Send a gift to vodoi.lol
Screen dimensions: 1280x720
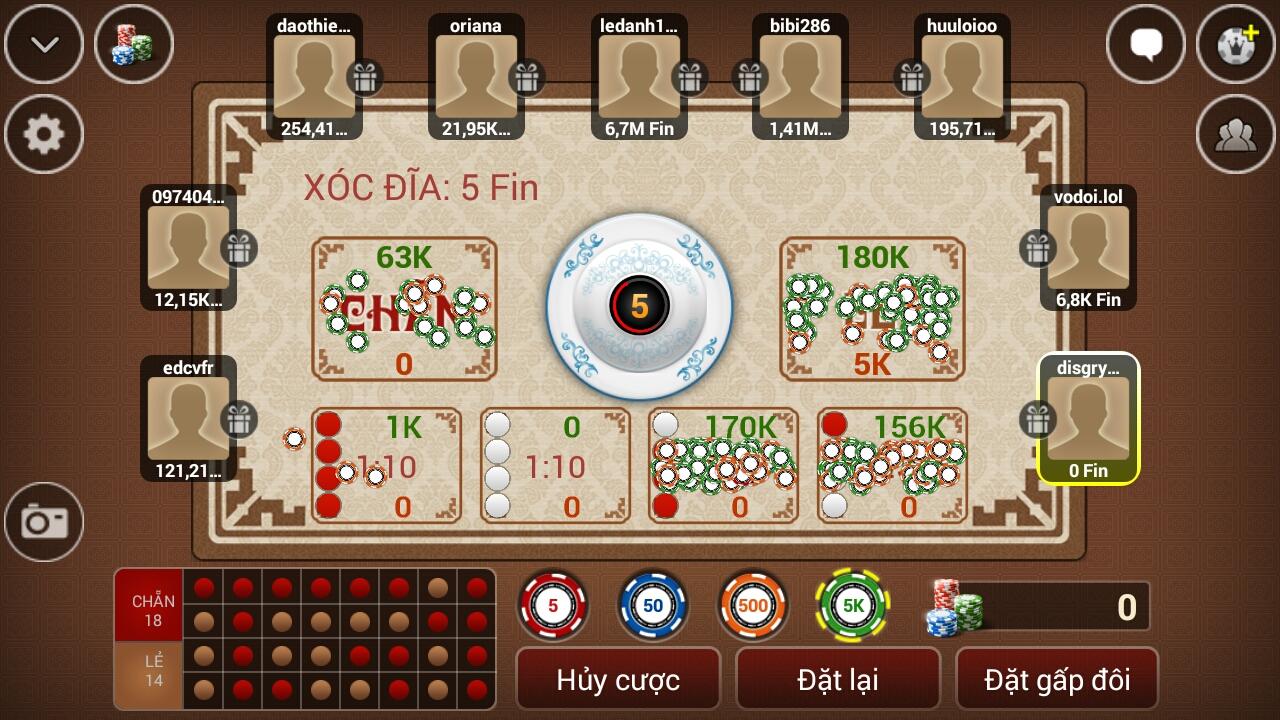pyautogui.click(x=1037, y=248)
